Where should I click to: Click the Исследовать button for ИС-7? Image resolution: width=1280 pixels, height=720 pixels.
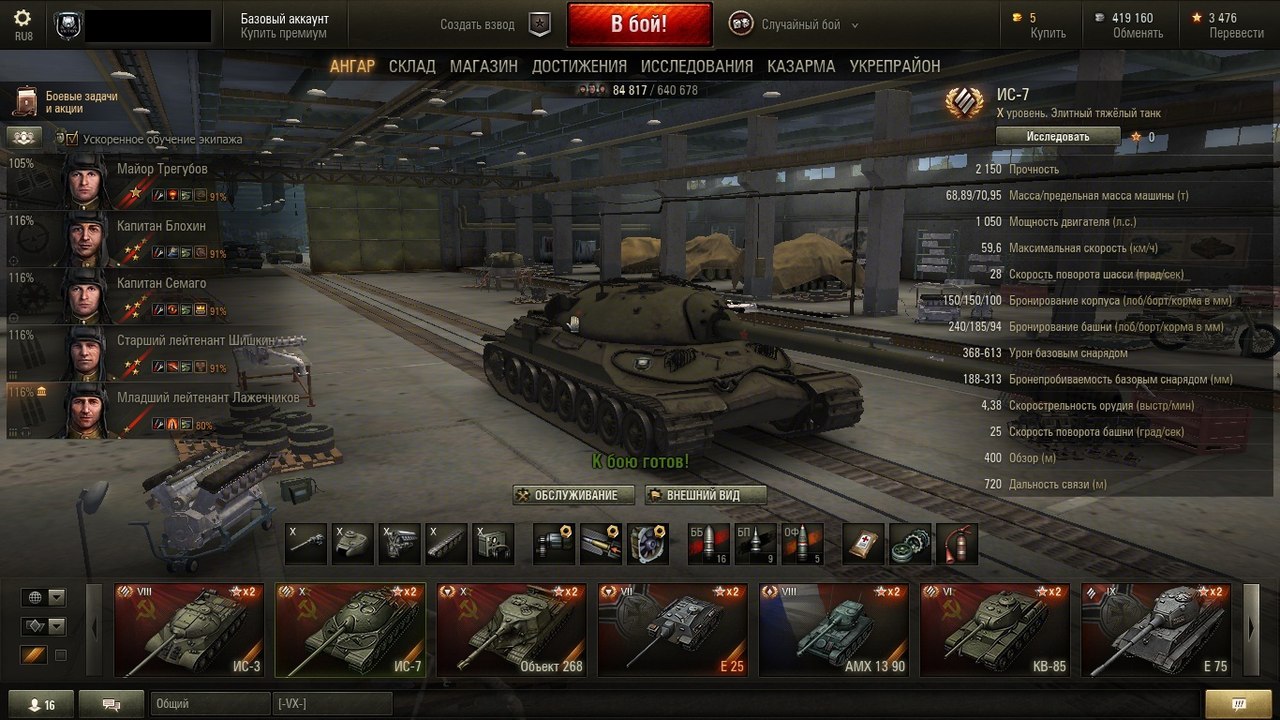tap(1058, 136)
